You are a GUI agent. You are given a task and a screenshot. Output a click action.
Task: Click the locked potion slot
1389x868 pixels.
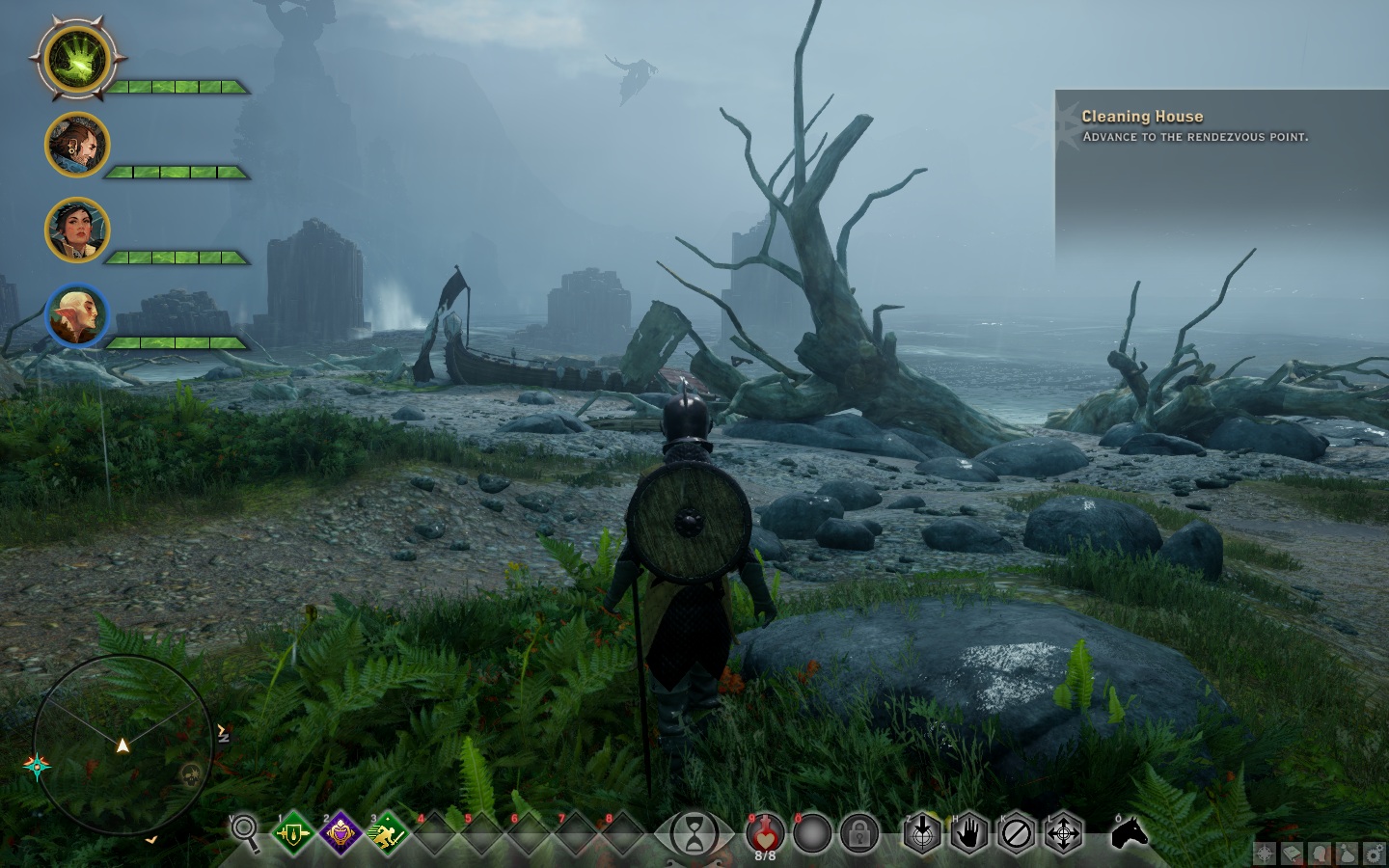(x=858, y=833)
